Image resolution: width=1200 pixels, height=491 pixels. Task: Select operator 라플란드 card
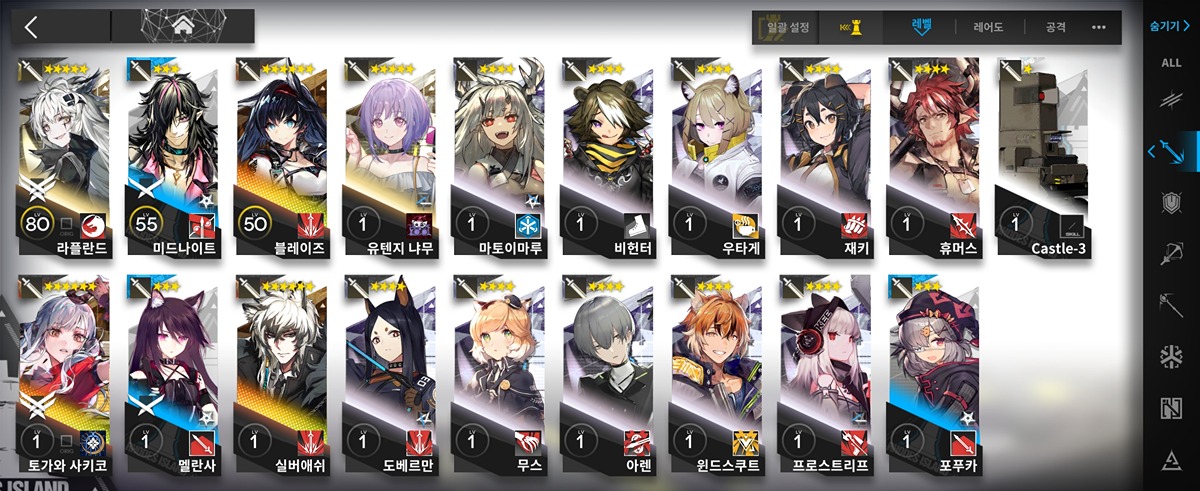coord(66,150)
